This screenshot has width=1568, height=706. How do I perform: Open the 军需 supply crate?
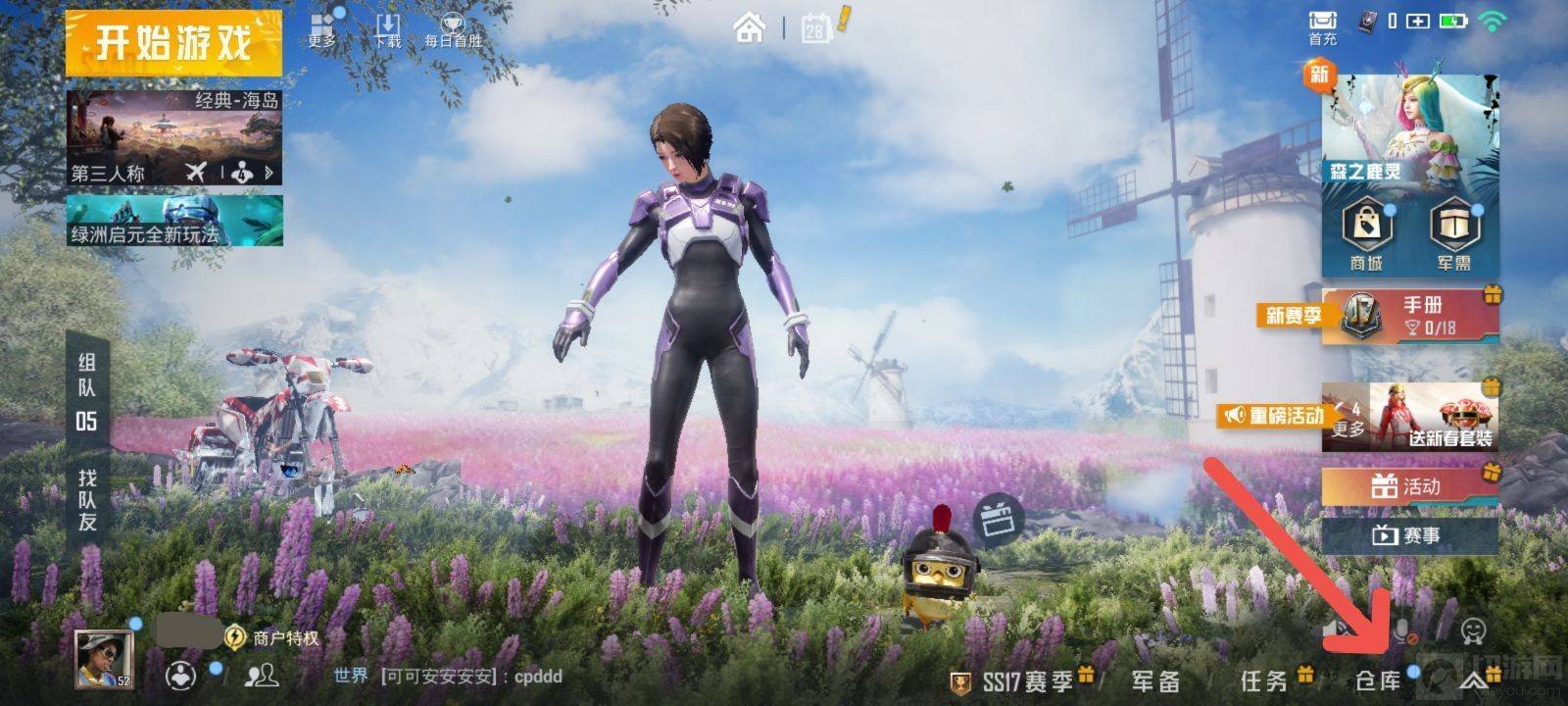coord(1454,235)
